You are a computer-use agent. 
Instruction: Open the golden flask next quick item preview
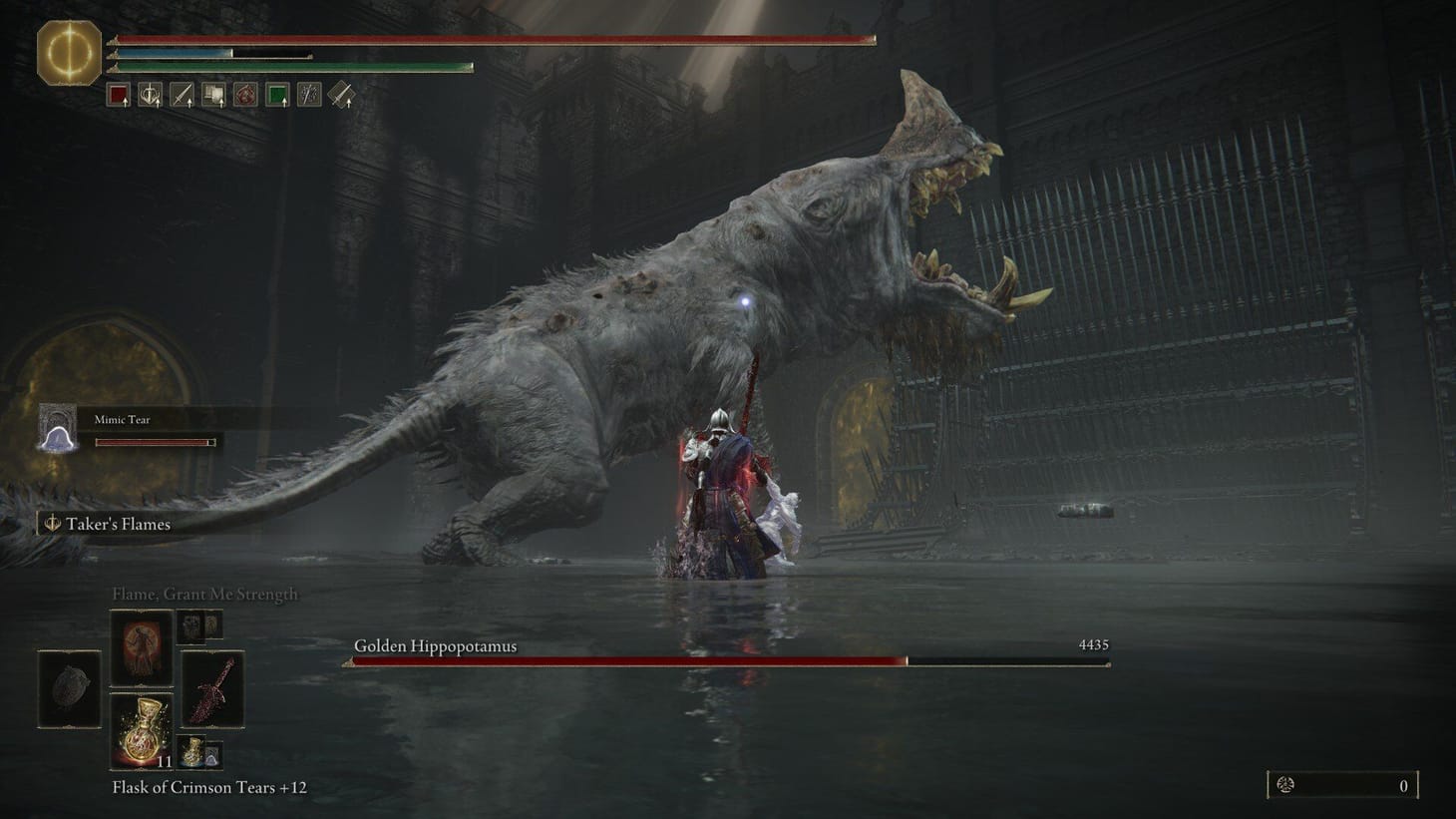193,753
